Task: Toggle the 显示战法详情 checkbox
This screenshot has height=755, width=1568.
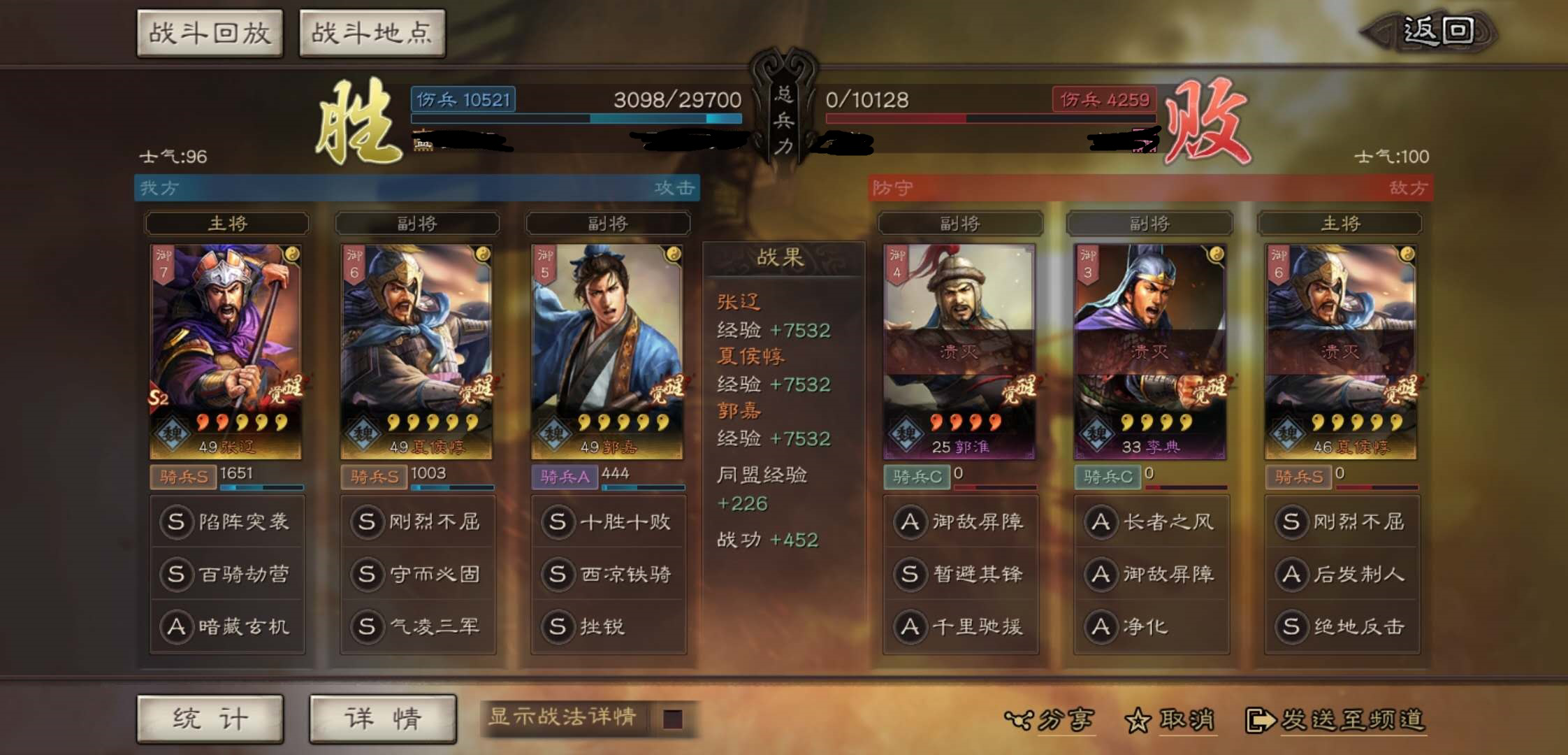Action: 672,719
